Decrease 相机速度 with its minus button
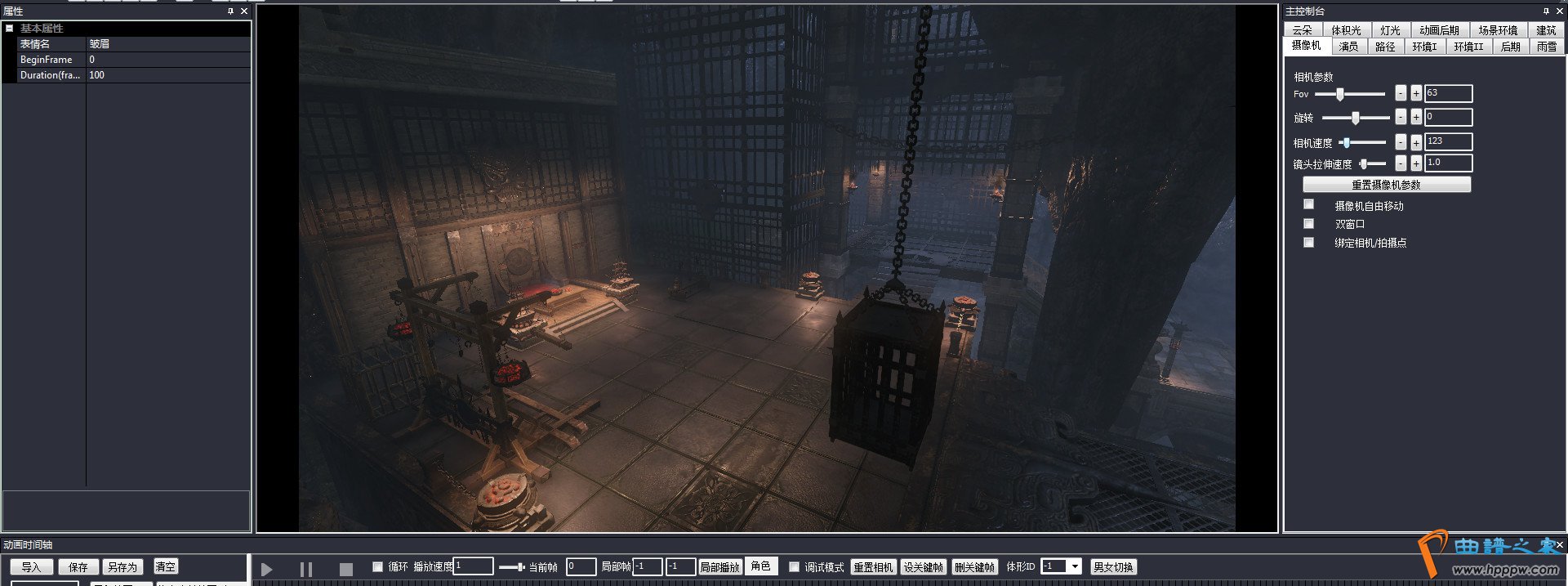Viewport: 1568px width, 586px height. pyautogui.click(x=1401, y=142)
